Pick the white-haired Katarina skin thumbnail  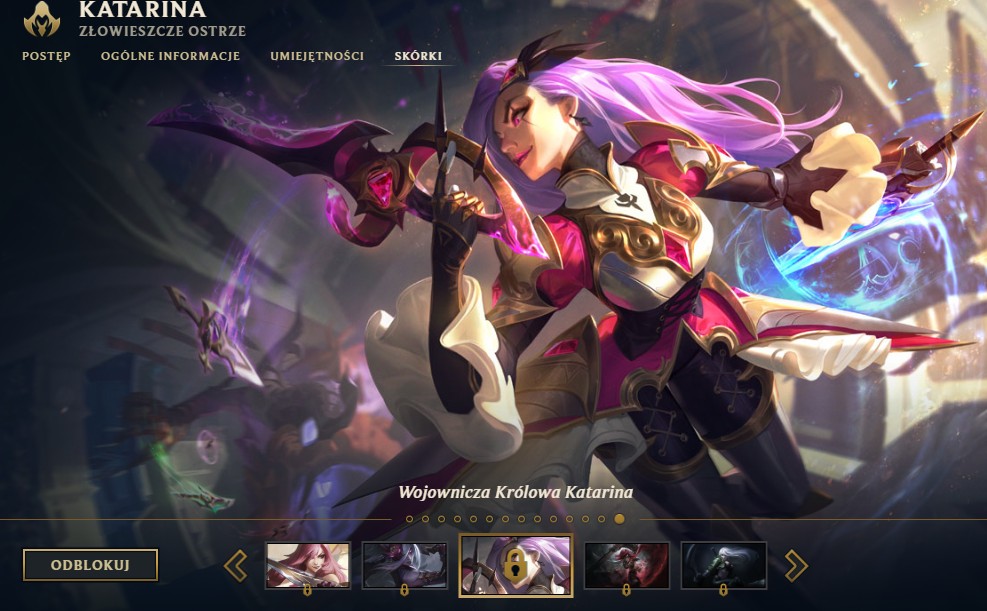[723, 565]
